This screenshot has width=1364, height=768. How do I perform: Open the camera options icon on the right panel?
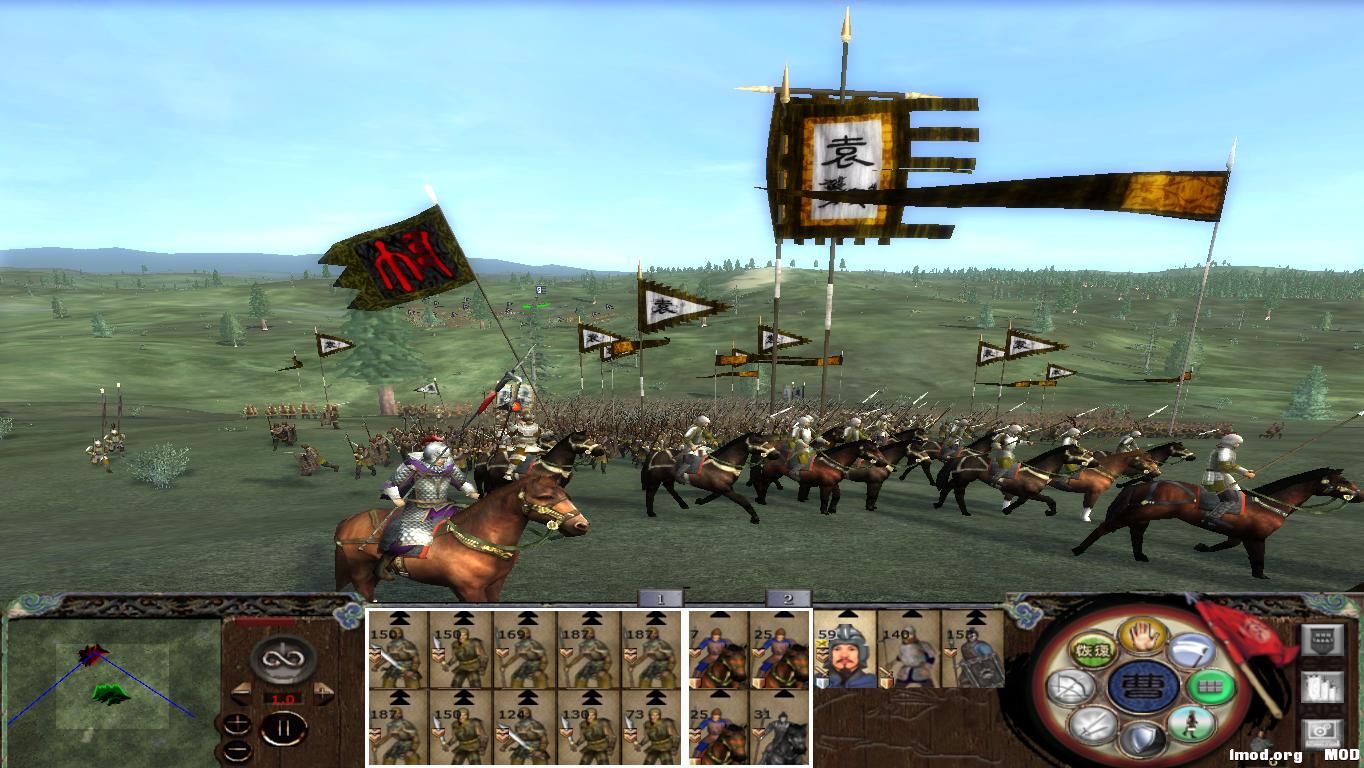[x=1323, y=729]
